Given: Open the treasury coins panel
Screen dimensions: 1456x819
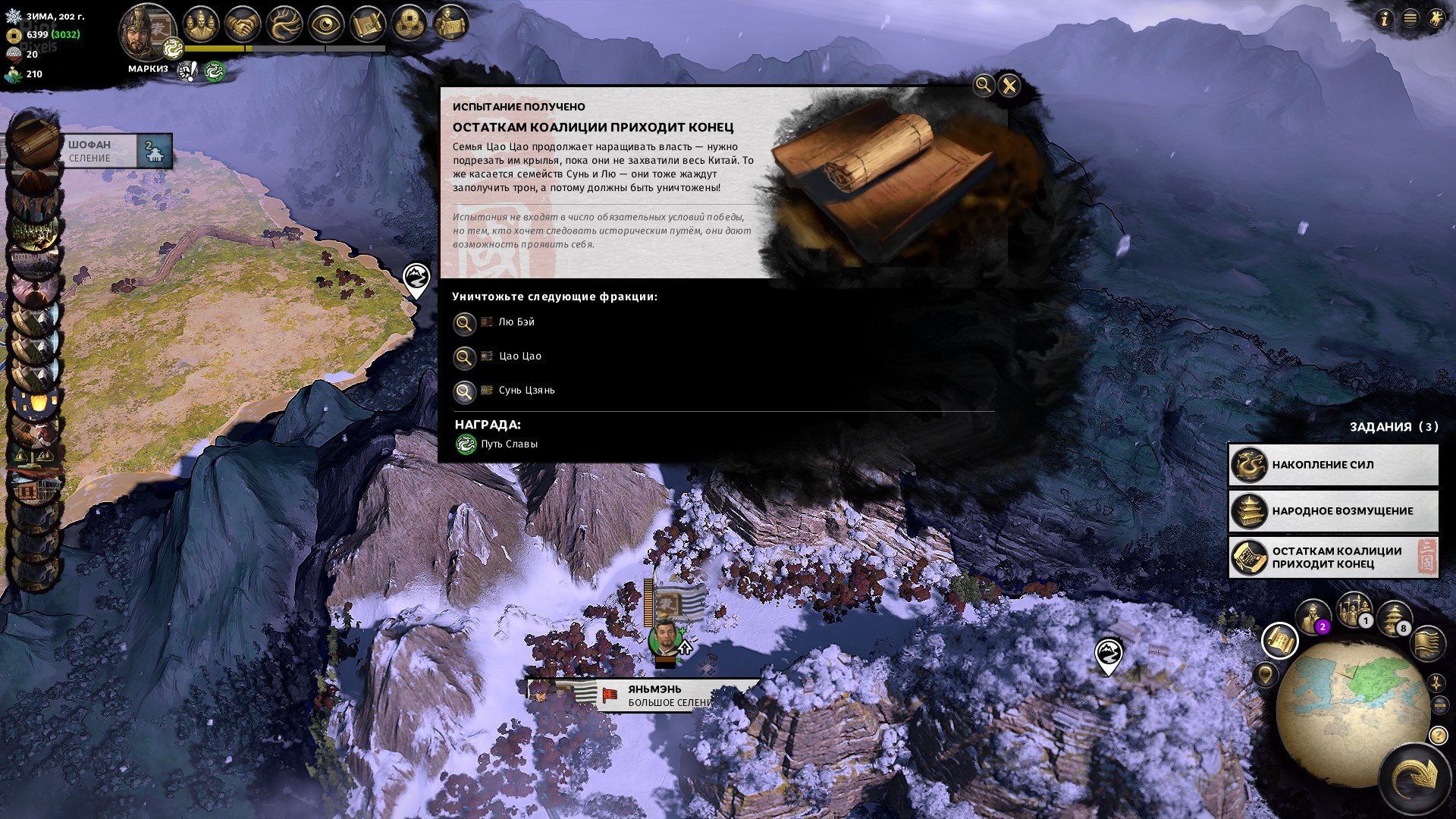Looking at the screenshot, I should click(x=409, y=23).
